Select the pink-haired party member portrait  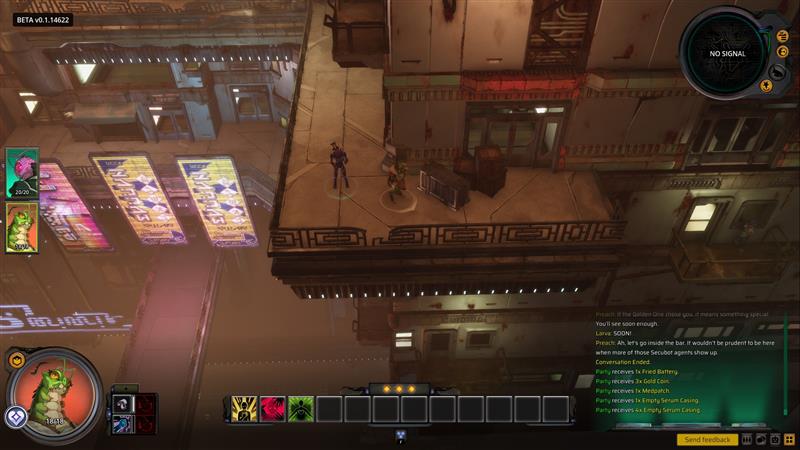pos(21,172)
